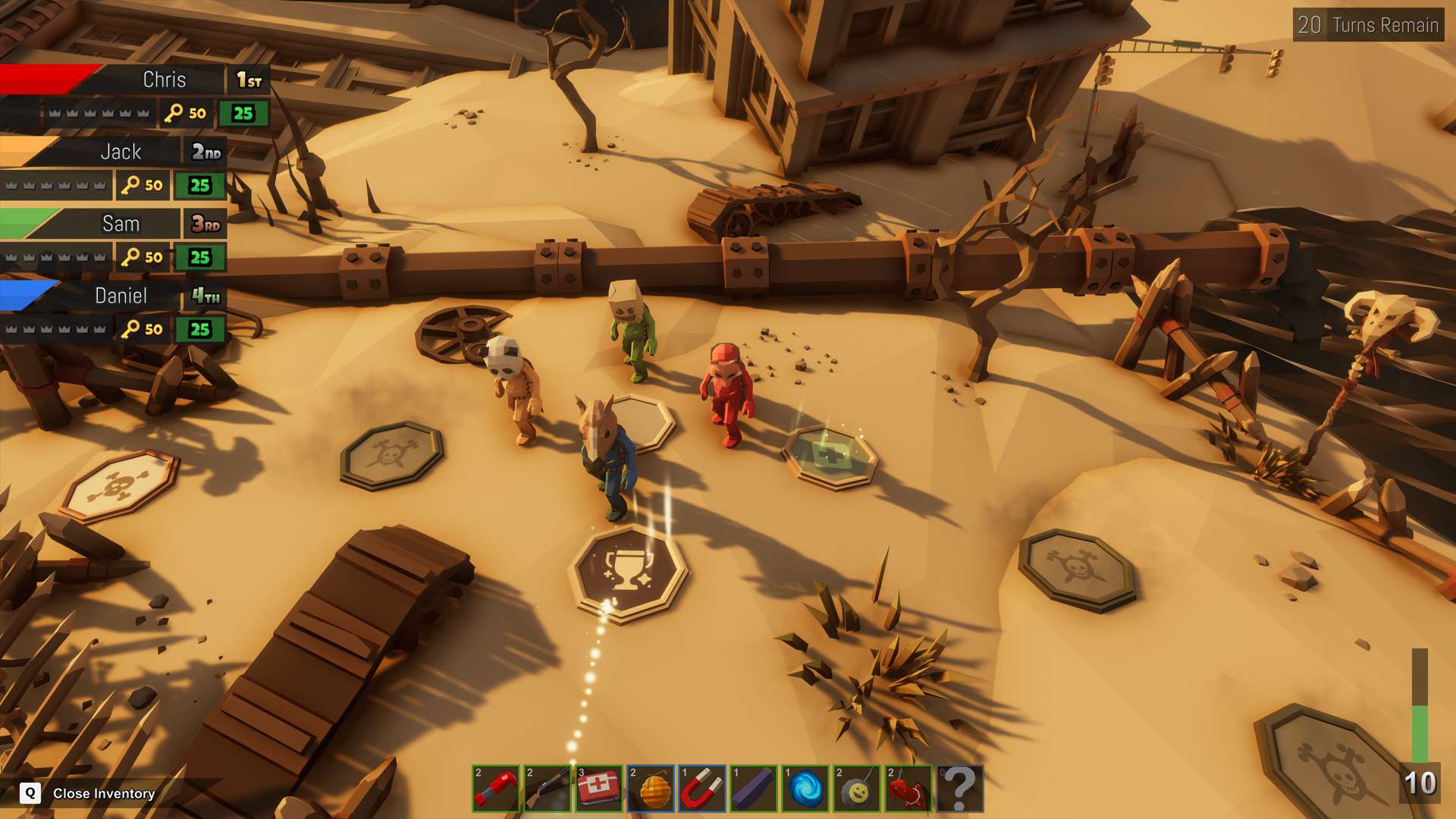1456x819 pixels.
Task: Select the orange beehive item slot
Action: (x=651, y=789)
